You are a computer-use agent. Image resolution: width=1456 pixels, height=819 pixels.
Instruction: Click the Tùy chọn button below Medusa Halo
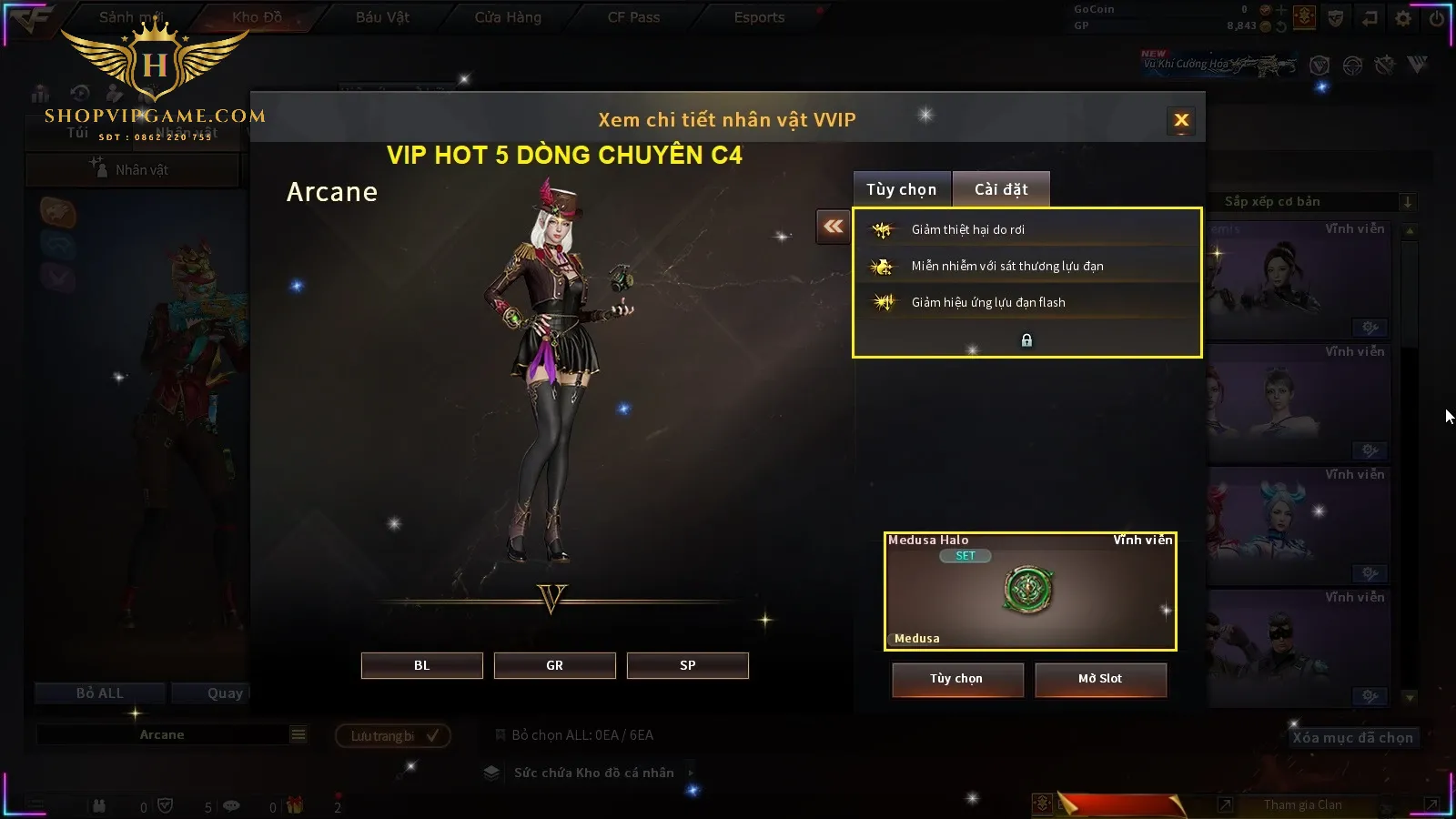tap(956, 679)
